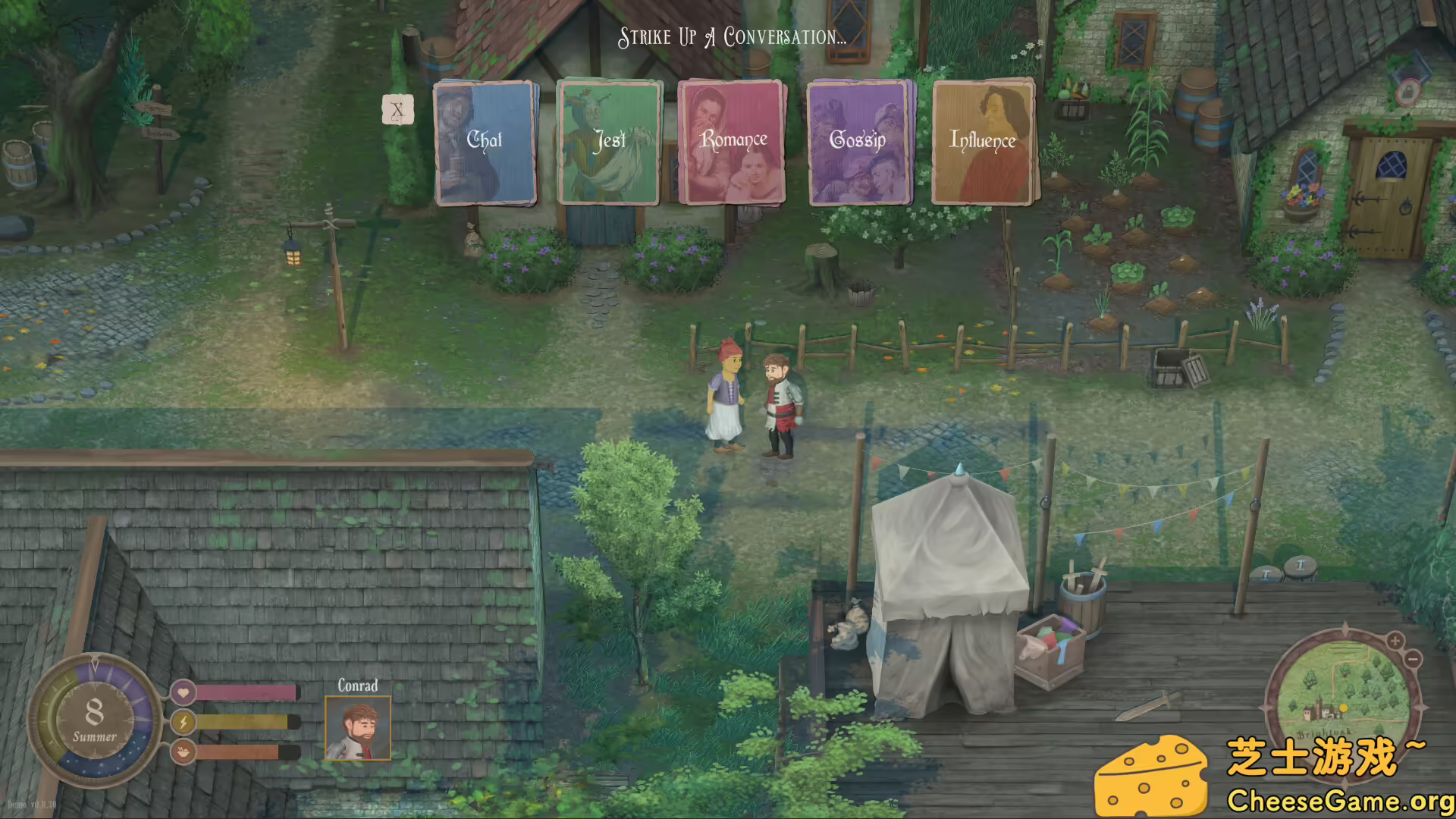Click the villager with the red headscarf
This screenshot has width=1456, height=819.
[726, 394]
